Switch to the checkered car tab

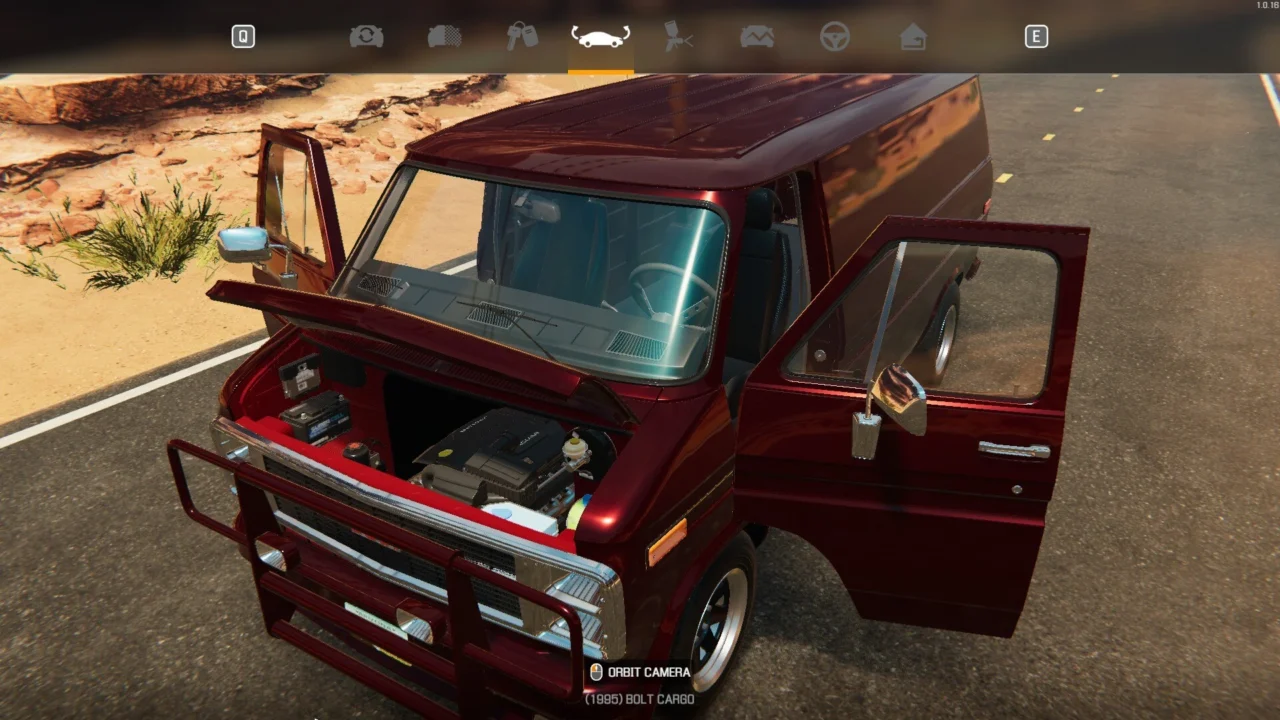click(x=444, y=37)
